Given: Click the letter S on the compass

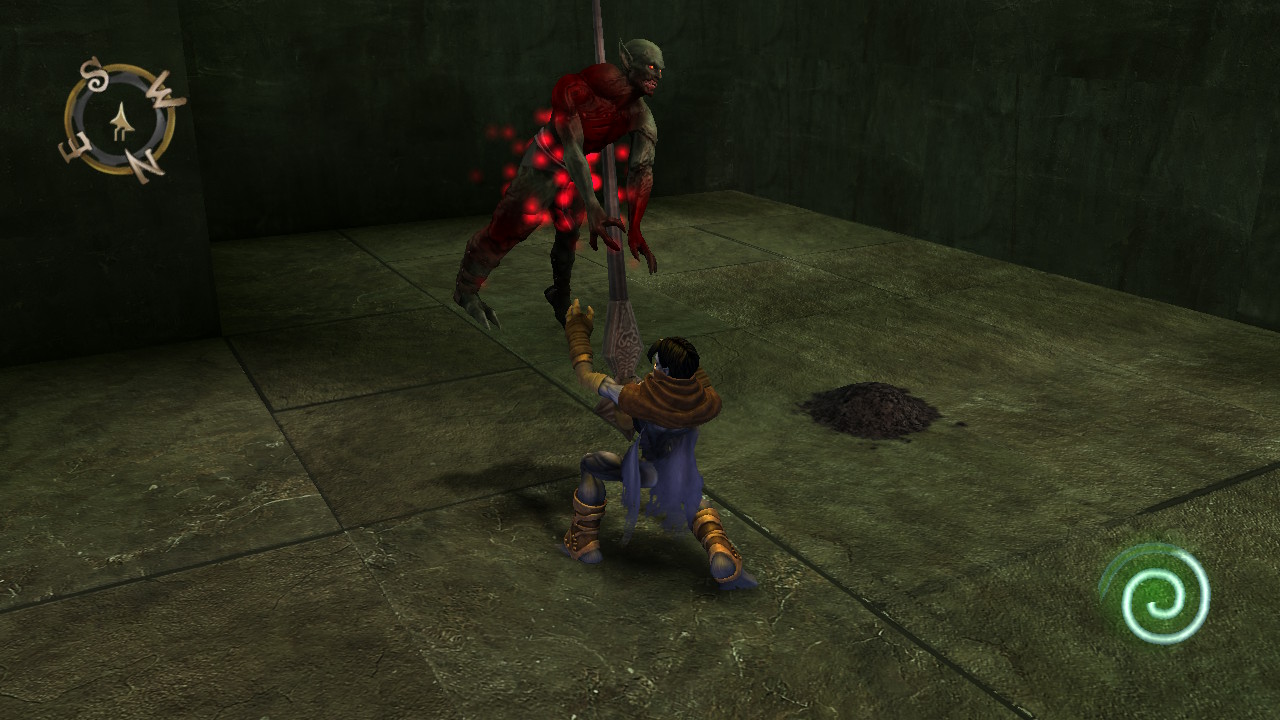Looking at the screenshot, I should (95, 76).
